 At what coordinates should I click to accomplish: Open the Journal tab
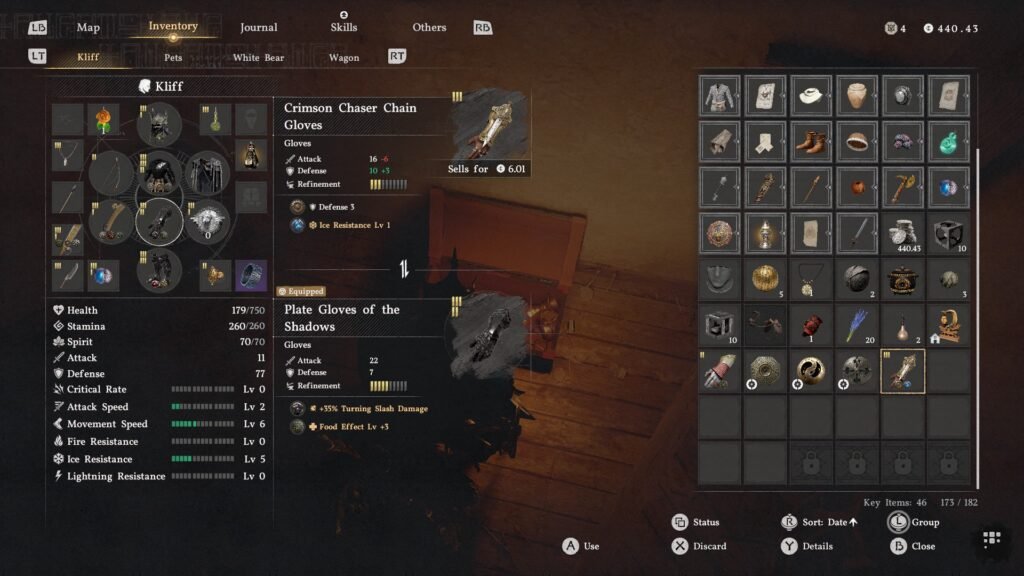[258, 27]
